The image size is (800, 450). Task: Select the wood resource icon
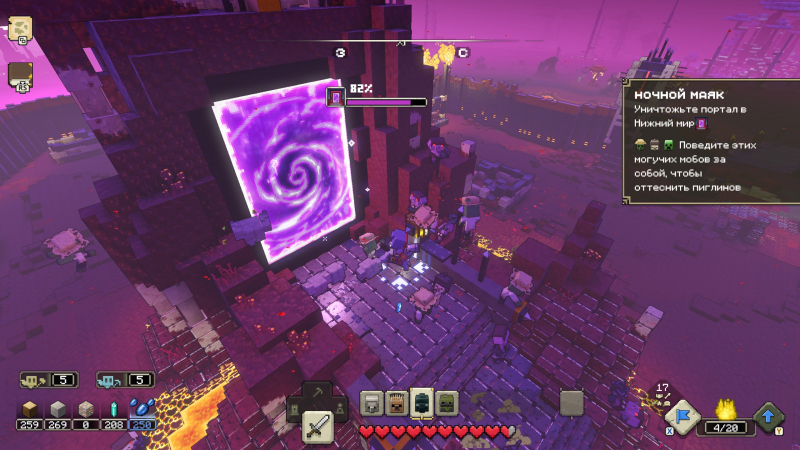click(29, 409)
